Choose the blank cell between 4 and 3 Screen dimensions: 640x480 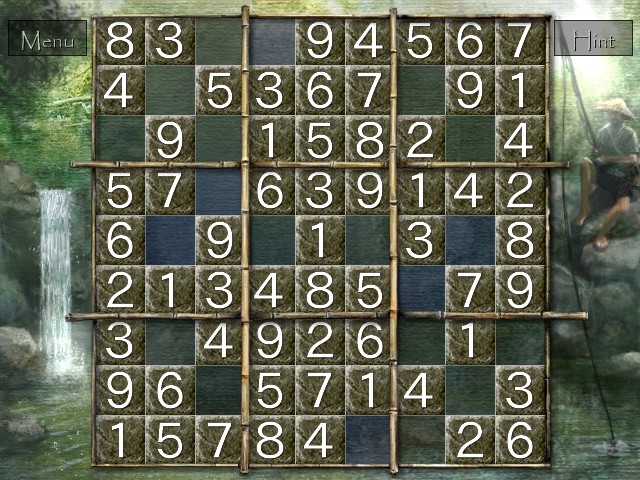coord(470,389)
